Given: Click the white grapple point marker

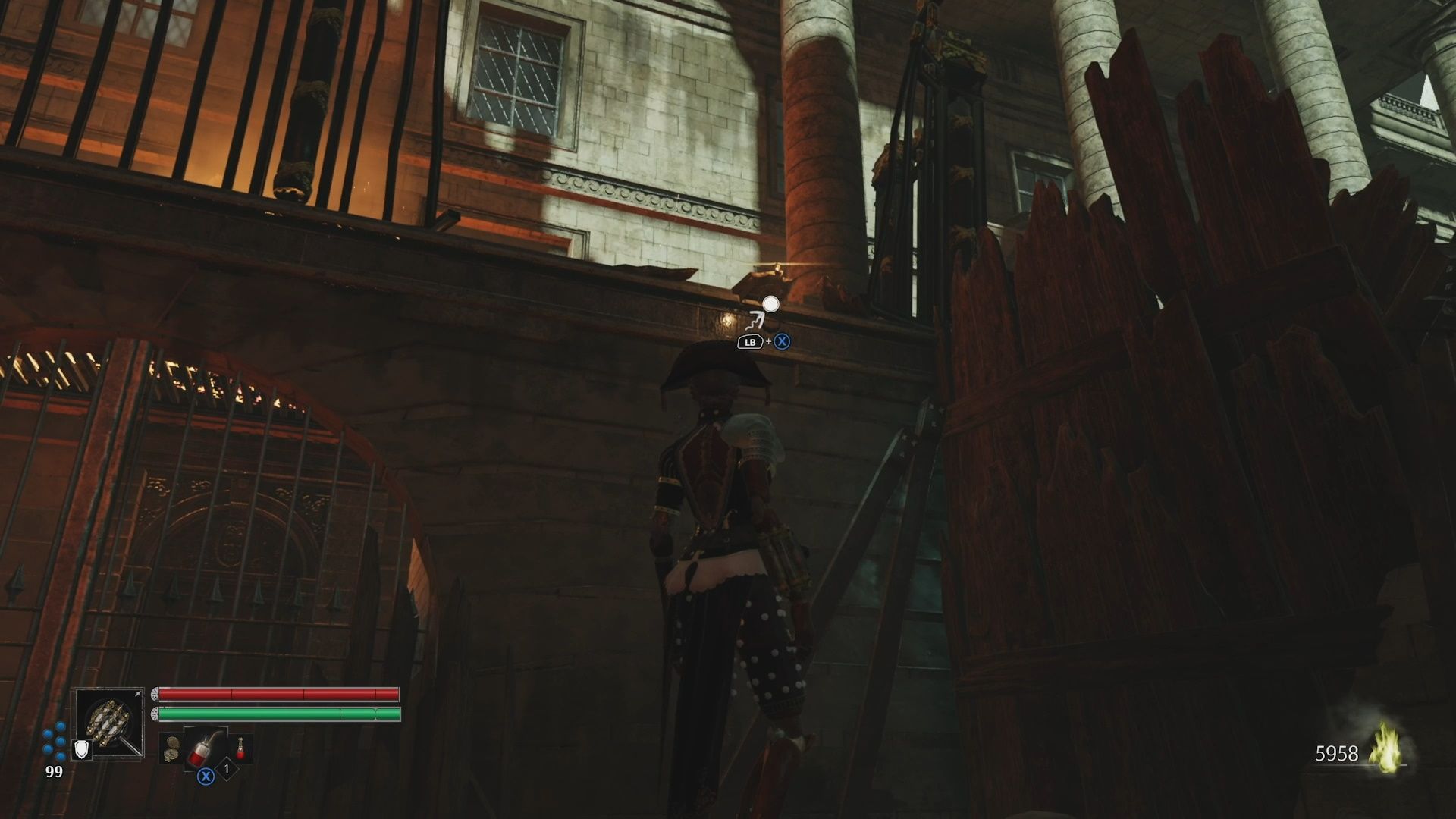Looking at the screenshot, I should 770,303.
